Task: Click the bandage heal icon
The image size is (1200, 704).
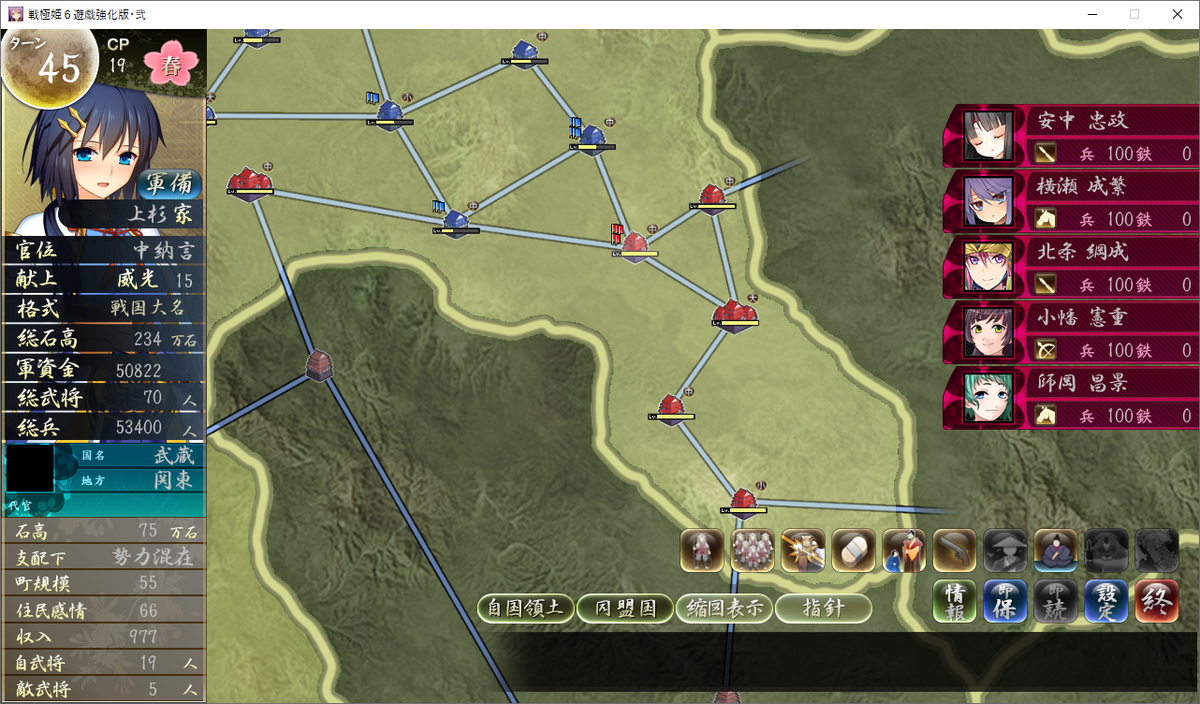Action: (853, 550)
